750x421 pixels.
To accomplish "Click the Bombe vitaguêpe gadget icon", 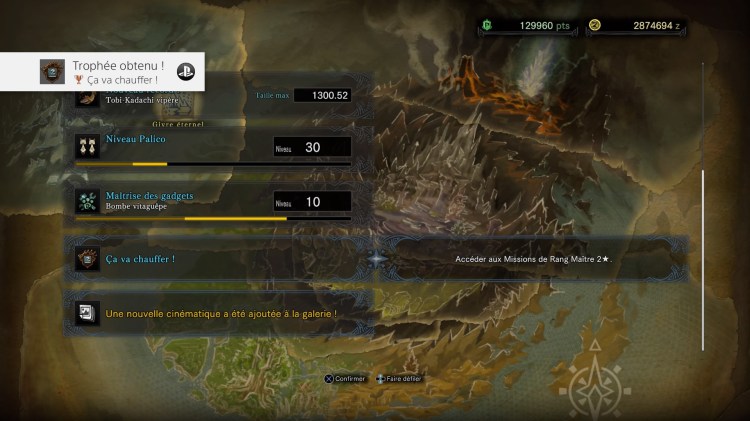I will coord(87,201).
